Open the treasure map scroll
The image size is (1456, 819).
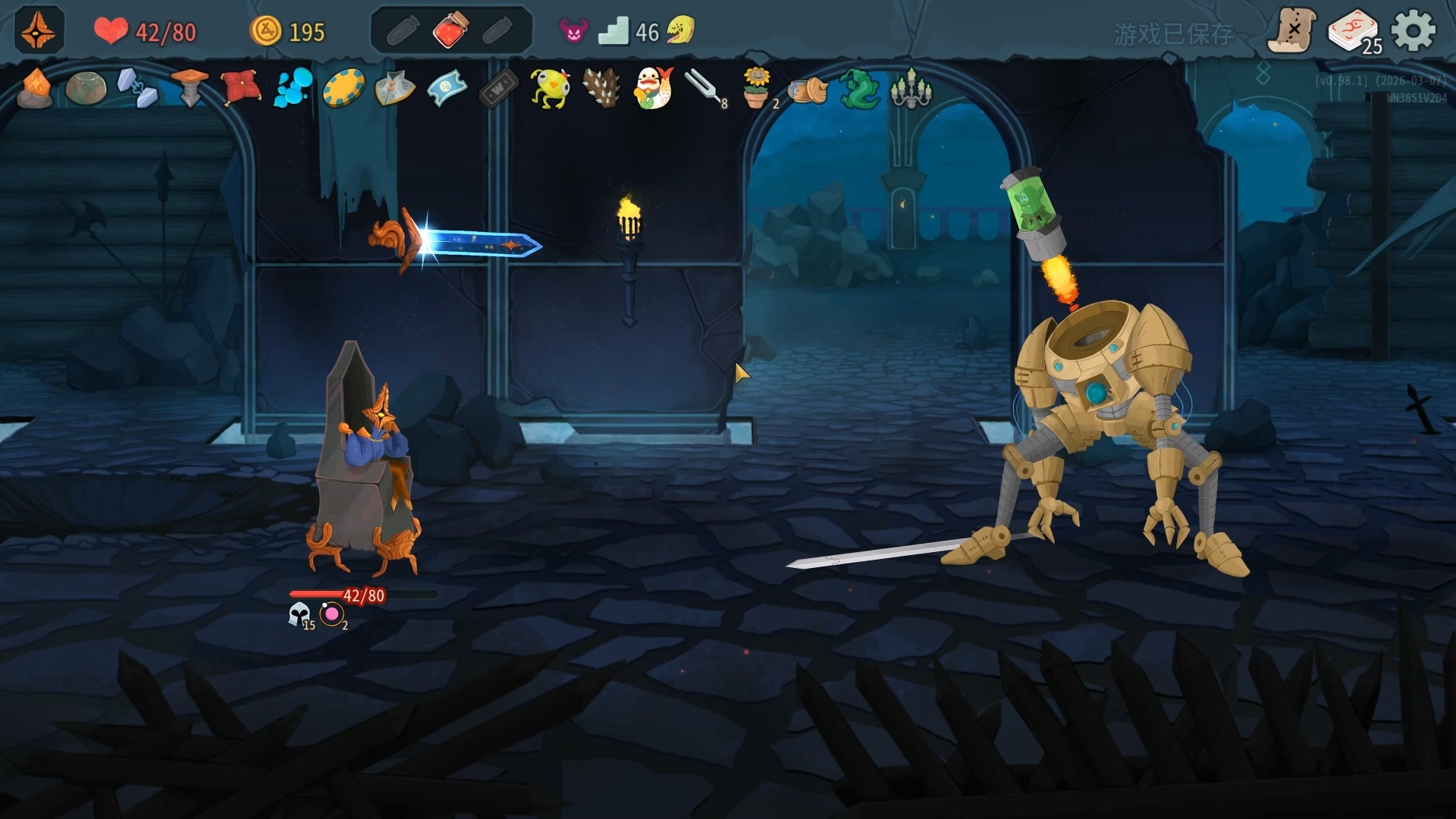1291,31
